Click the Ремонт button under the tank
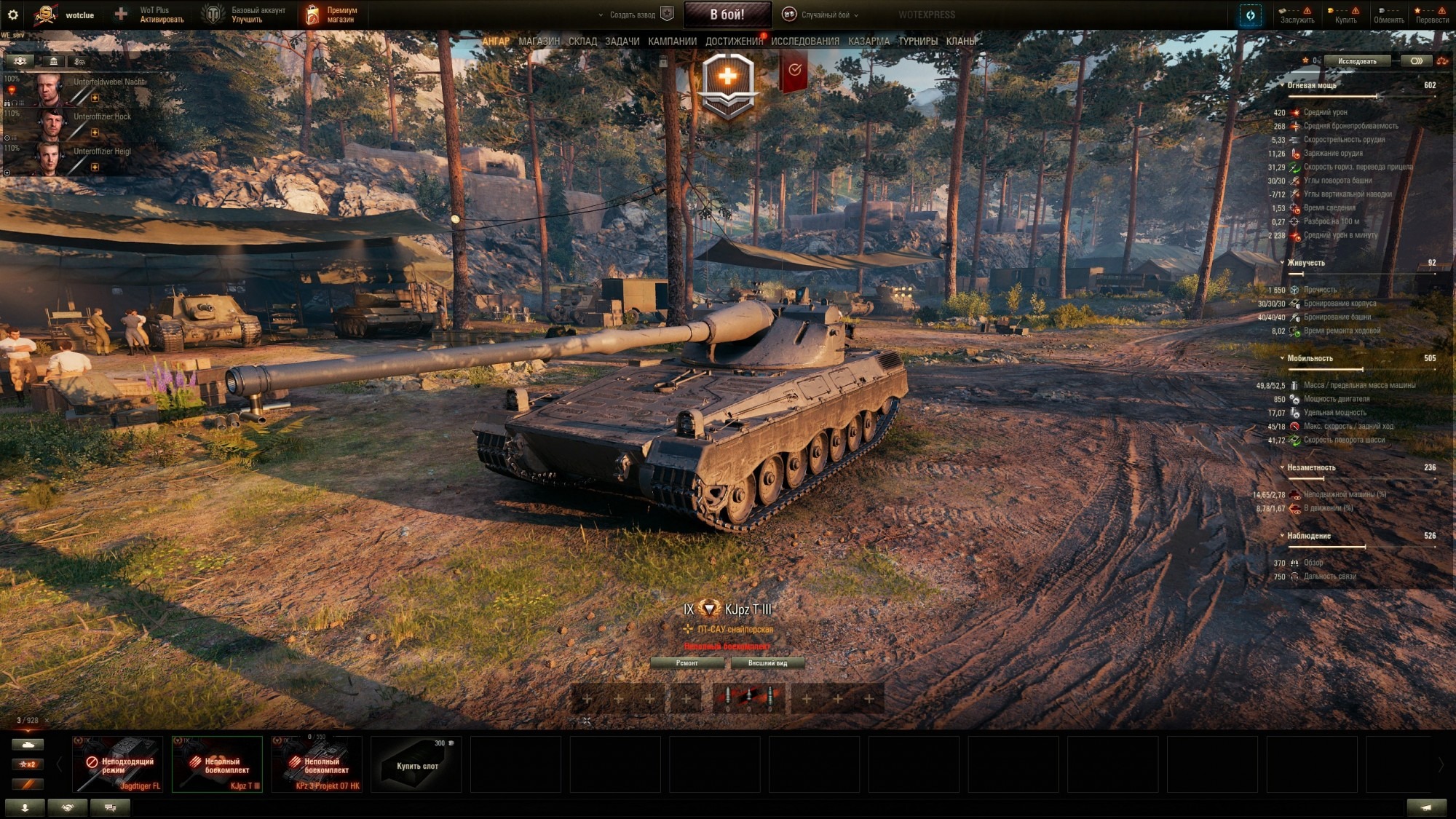This screenshot has height=819, width=1456. tap(687, 663)
